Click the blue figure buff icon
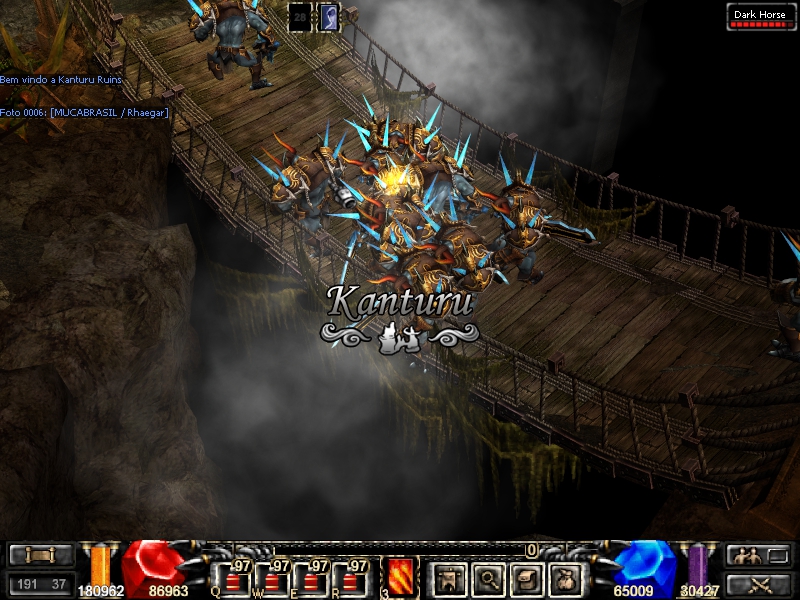 click(x=328, y=16)
